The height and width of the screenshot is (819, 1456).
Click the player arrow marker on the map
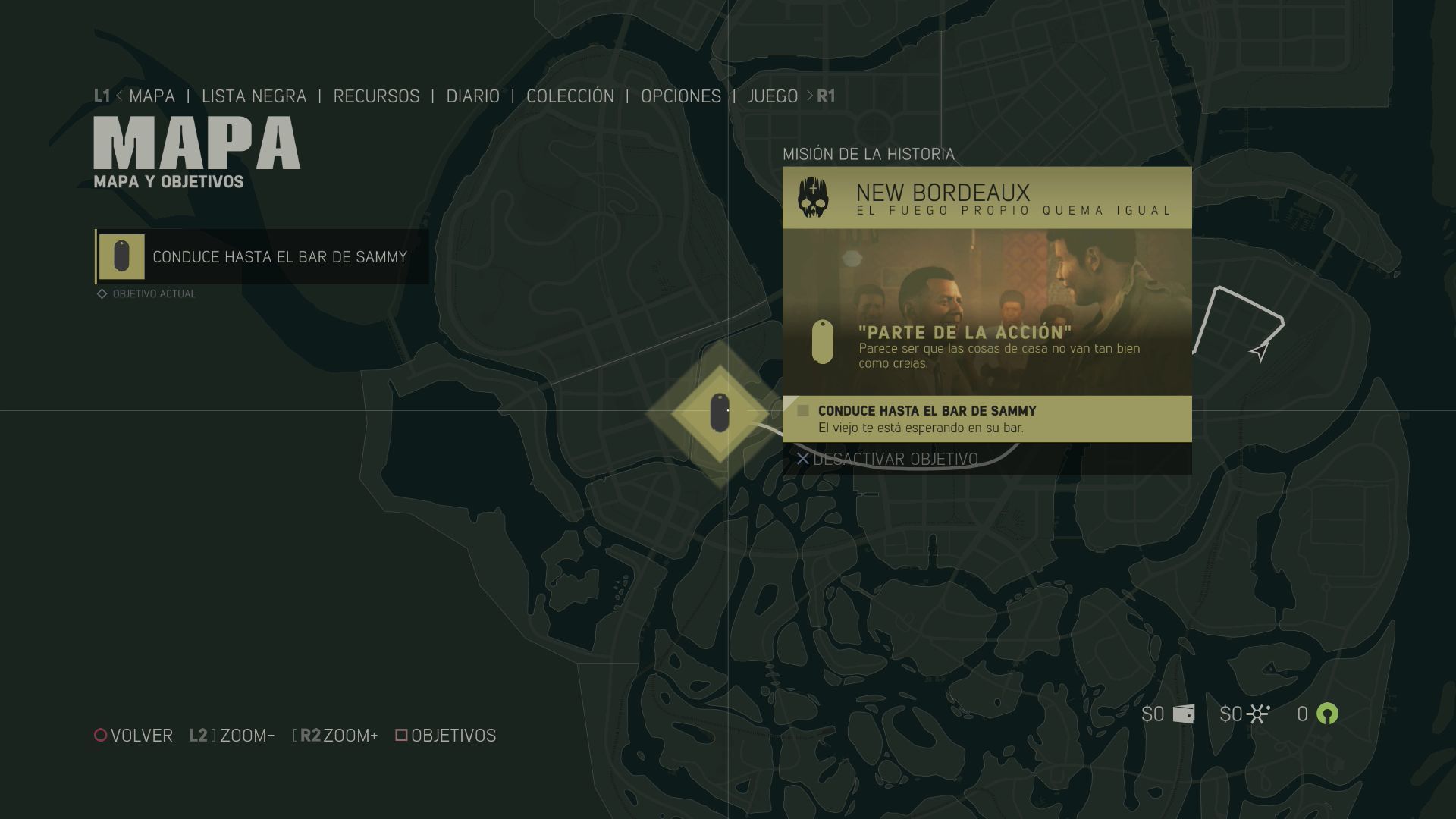[1260, 353]
